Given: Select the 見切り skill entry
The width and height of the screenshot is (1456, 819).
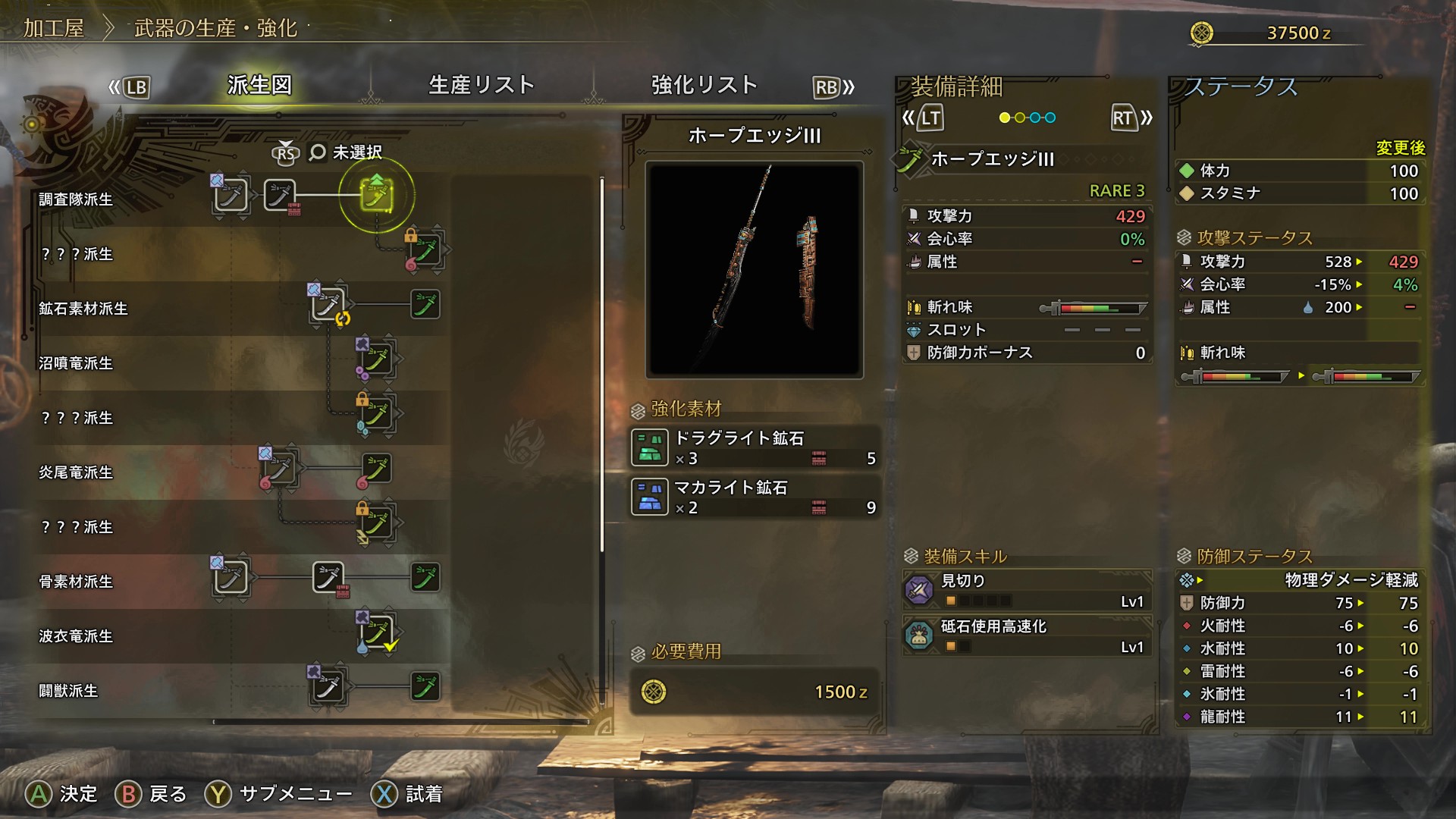Looking at the screenshot, I should click(x=1028, y=591).
